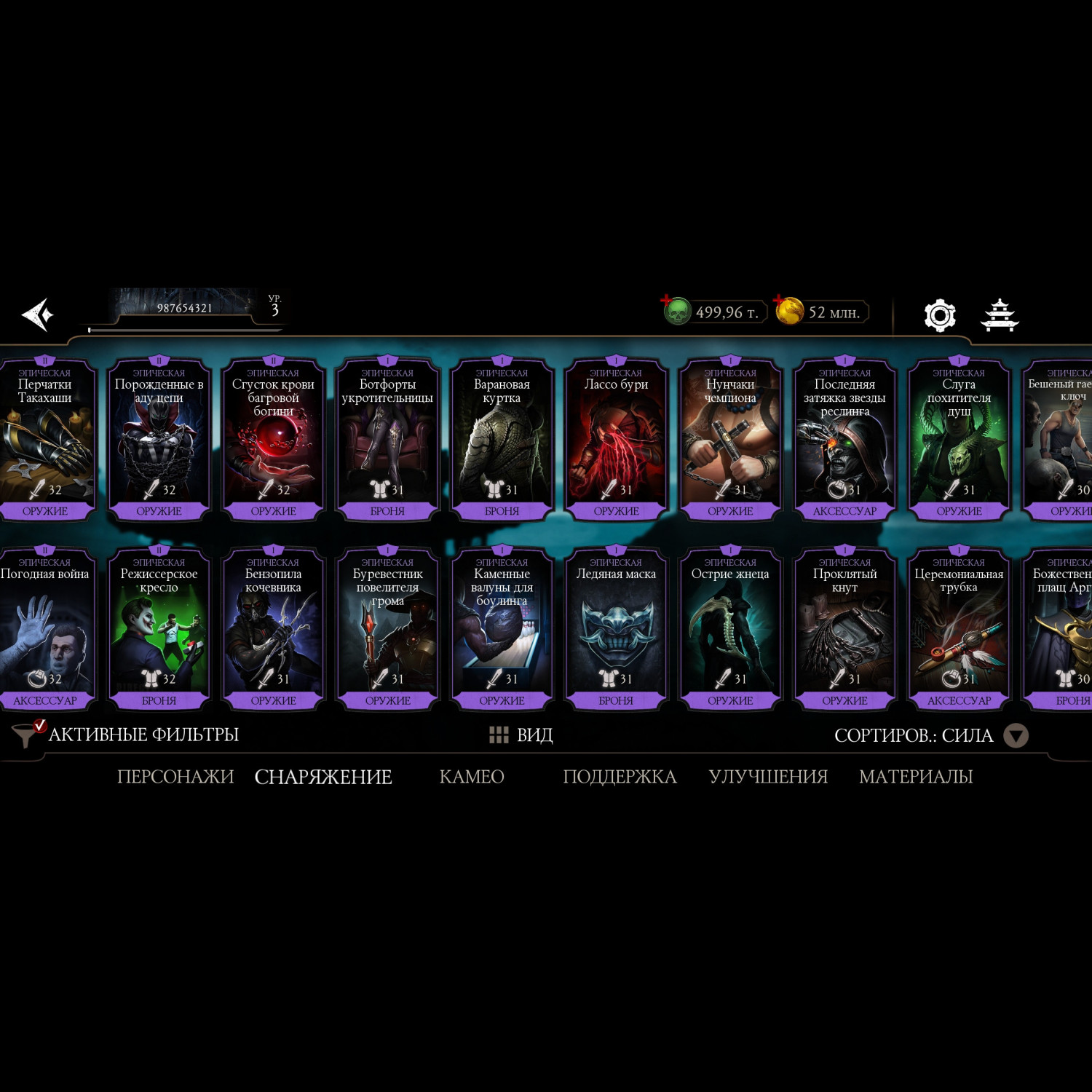The width and height of the screenshot is (1092, 1092).
Task: Switch to the Камео tab
Action: point(472,777)
